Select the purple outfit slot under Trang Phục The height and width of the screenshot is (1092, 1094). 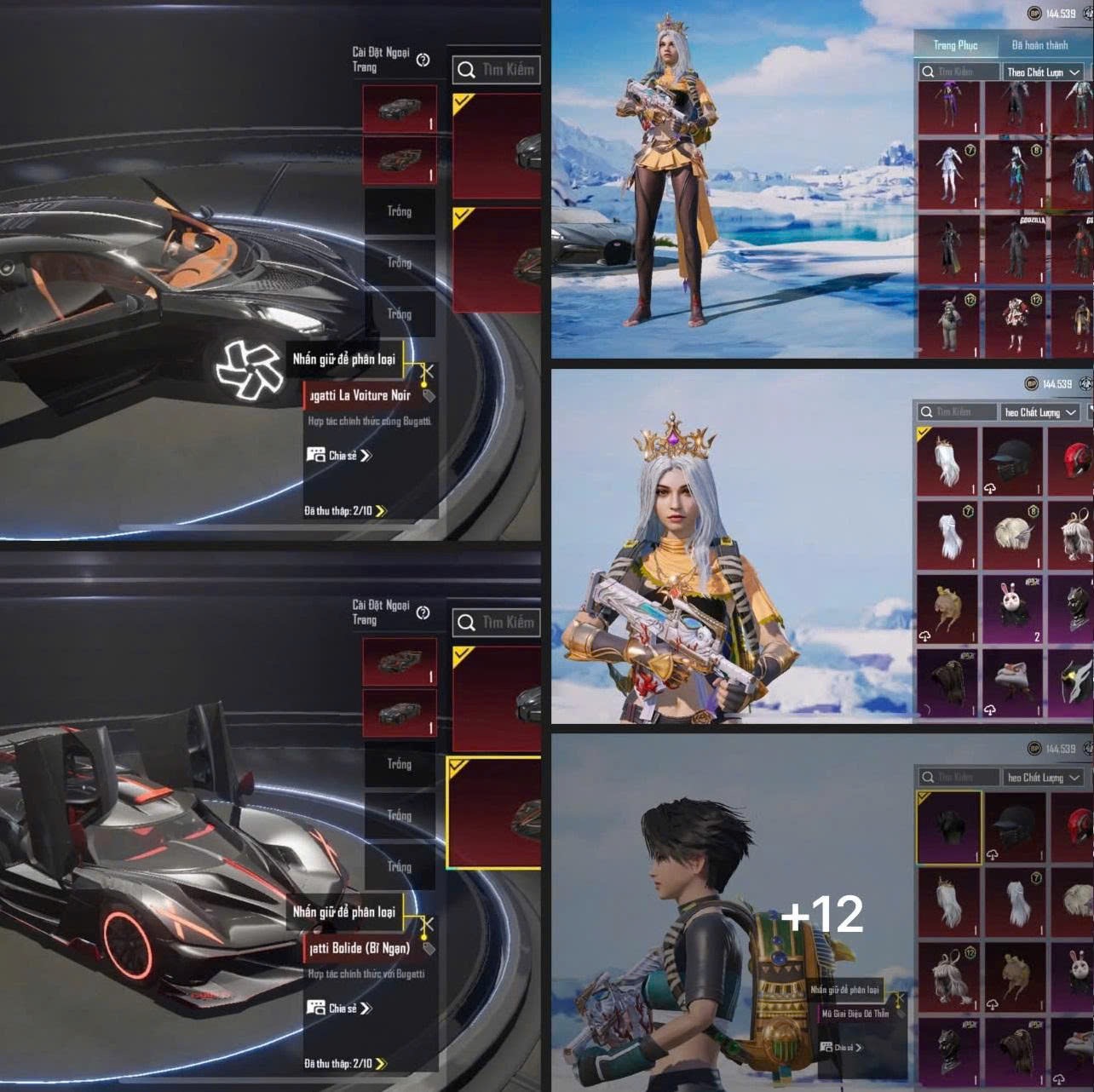click(x=948, y=106)
